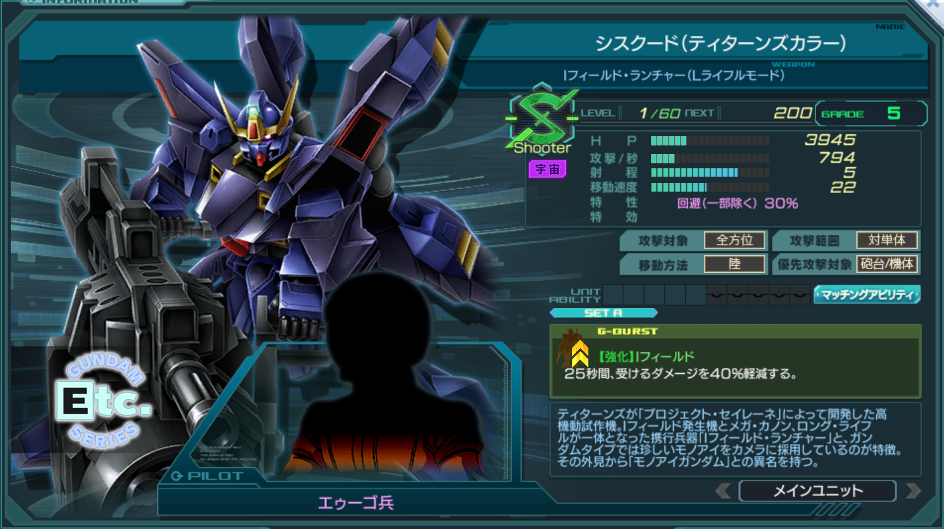
Task: Go to next unit with the right arrow
Action: (910, 491)
